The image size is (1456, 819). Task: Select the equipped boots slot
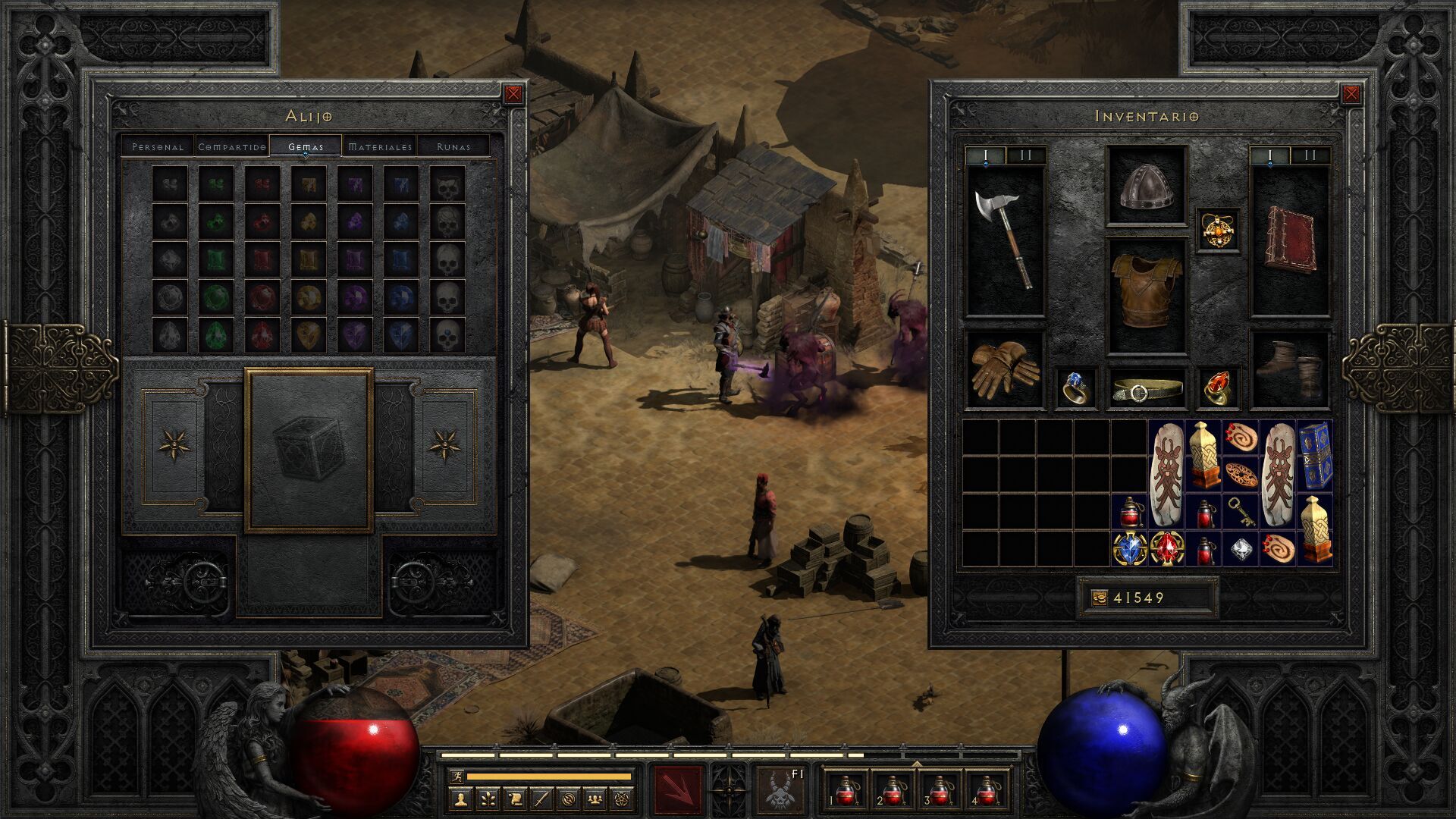(x=1289, y=369)
